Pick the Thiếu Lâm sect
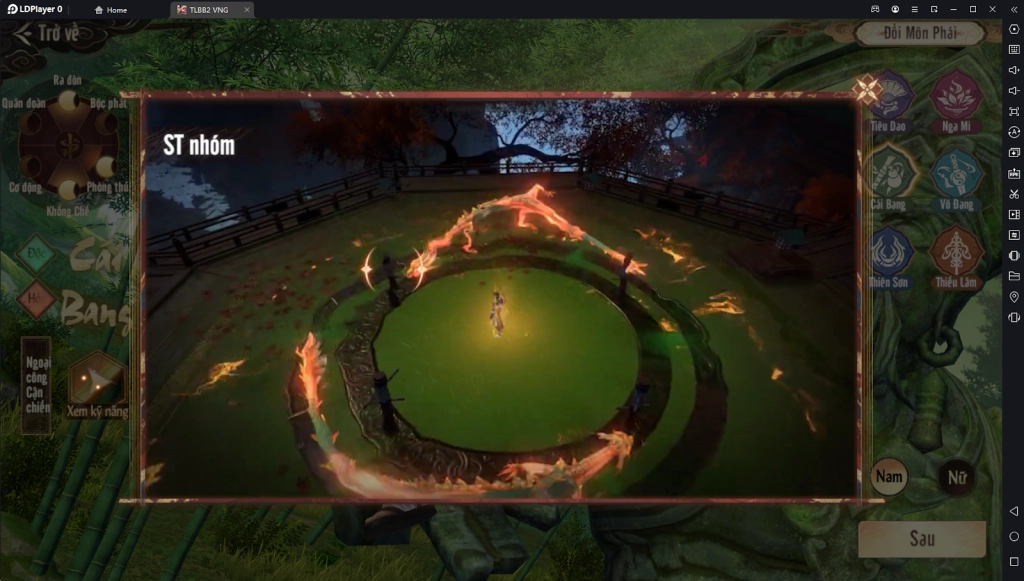This screenshot has width=1024, height=581. click(957, 252)
